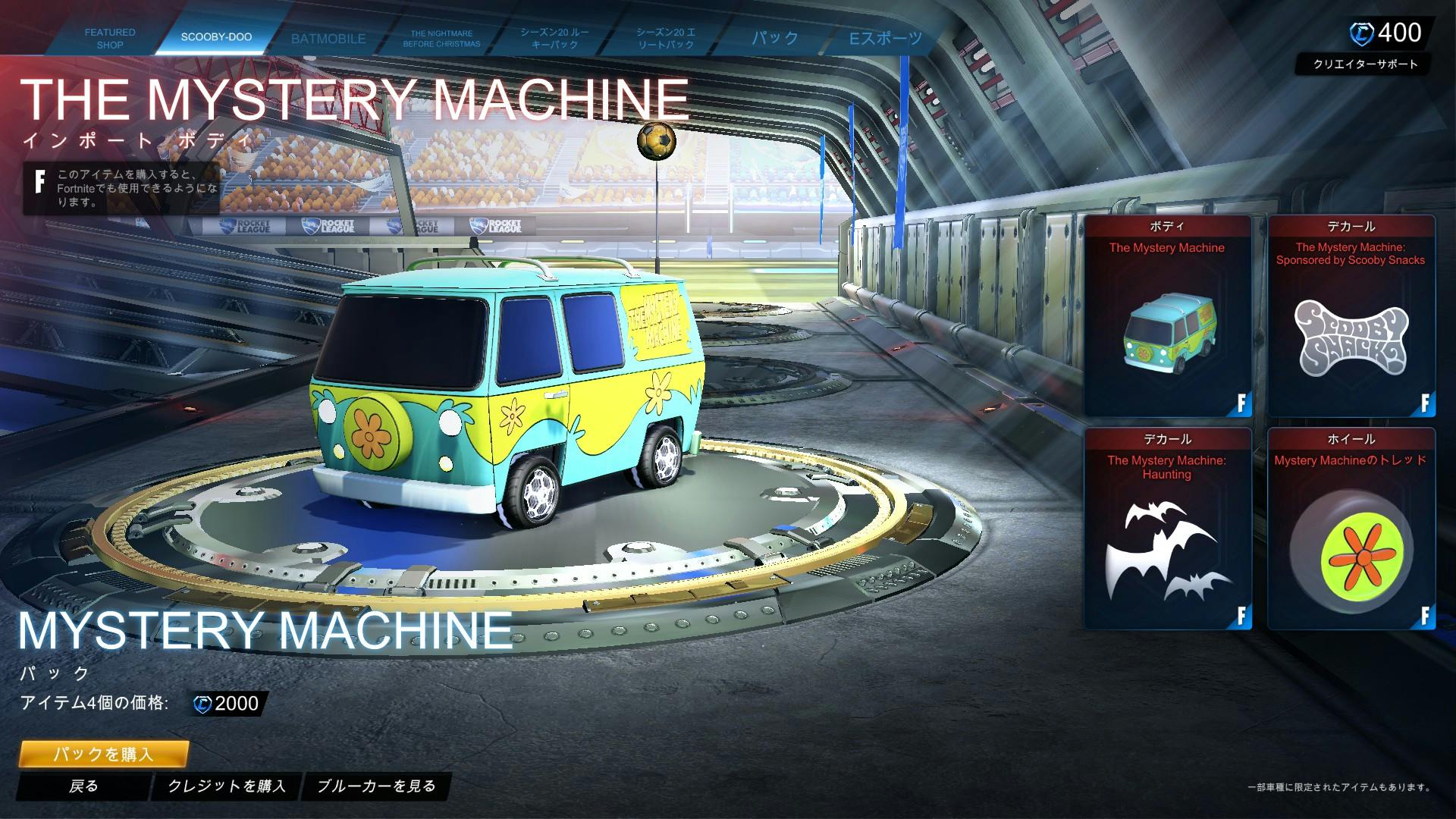Image resolution: width=1456 pixels, height=819 pixels.
Task: Switch to the Featured Shop tab
Action: pyautogui.click(x=110, y=39)
